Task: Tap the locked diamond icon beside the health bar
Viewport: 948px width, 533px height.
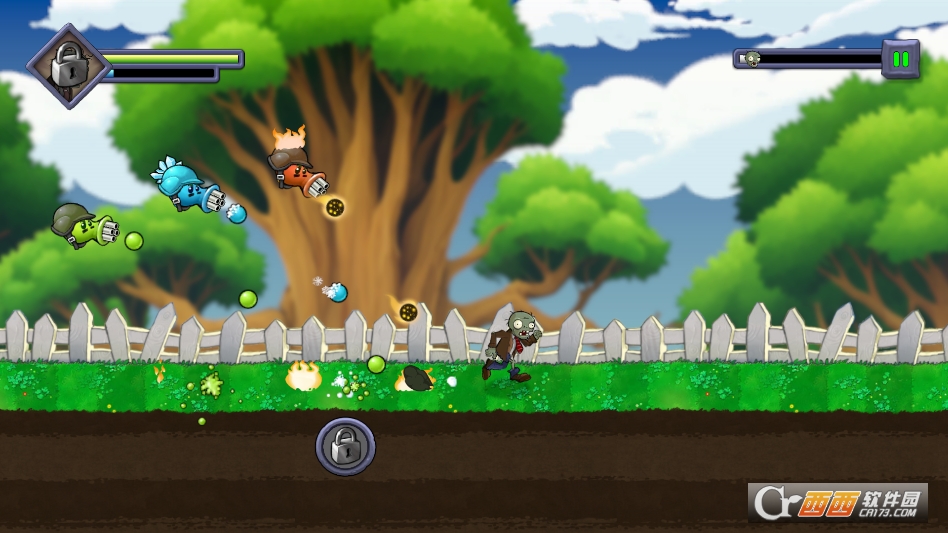Action: click(x=68, y=67)
